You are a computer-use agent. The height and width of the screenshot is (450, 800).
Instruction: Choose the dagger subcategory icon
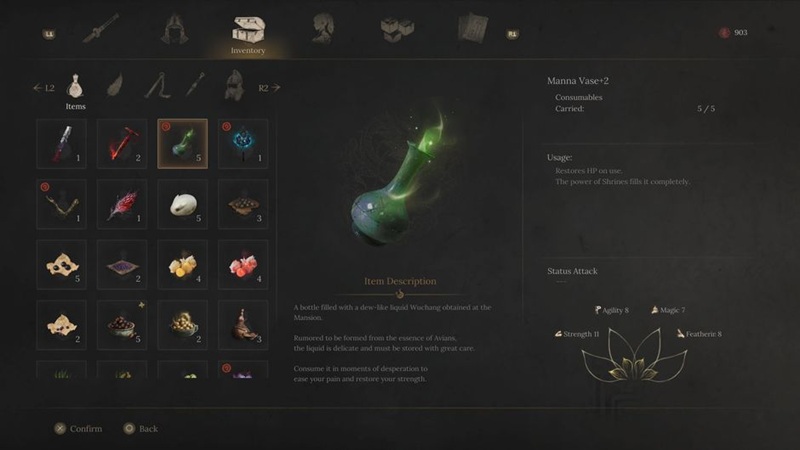click(193, 87)
